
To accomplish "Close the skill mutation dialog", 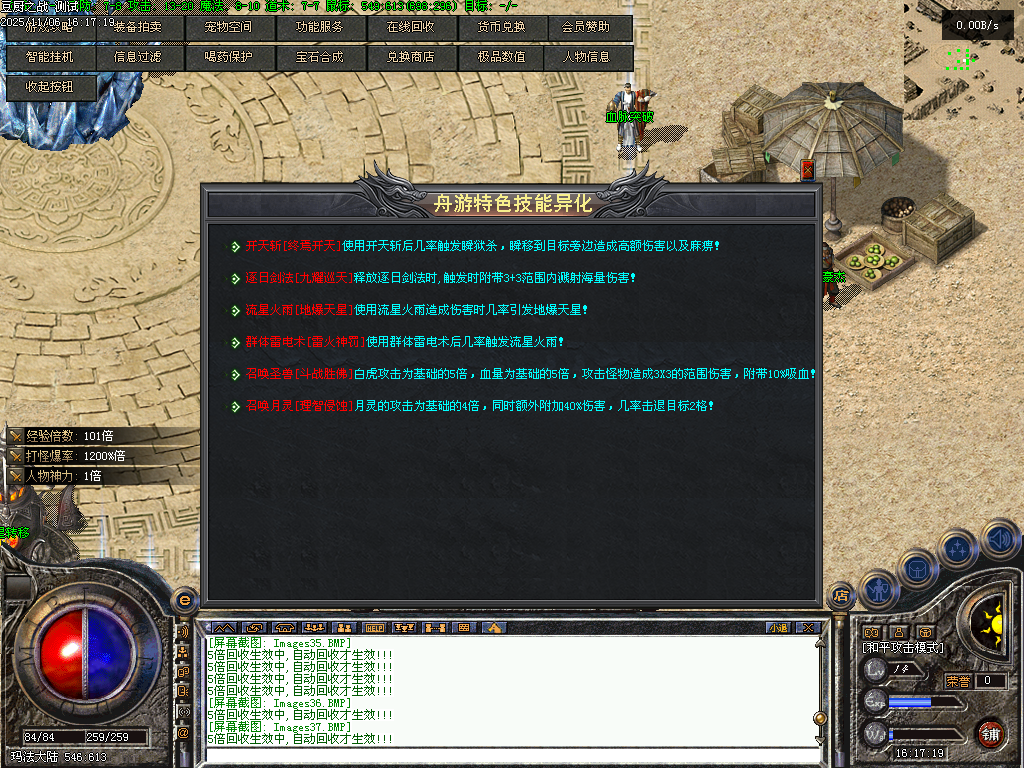I will (808, 170).
